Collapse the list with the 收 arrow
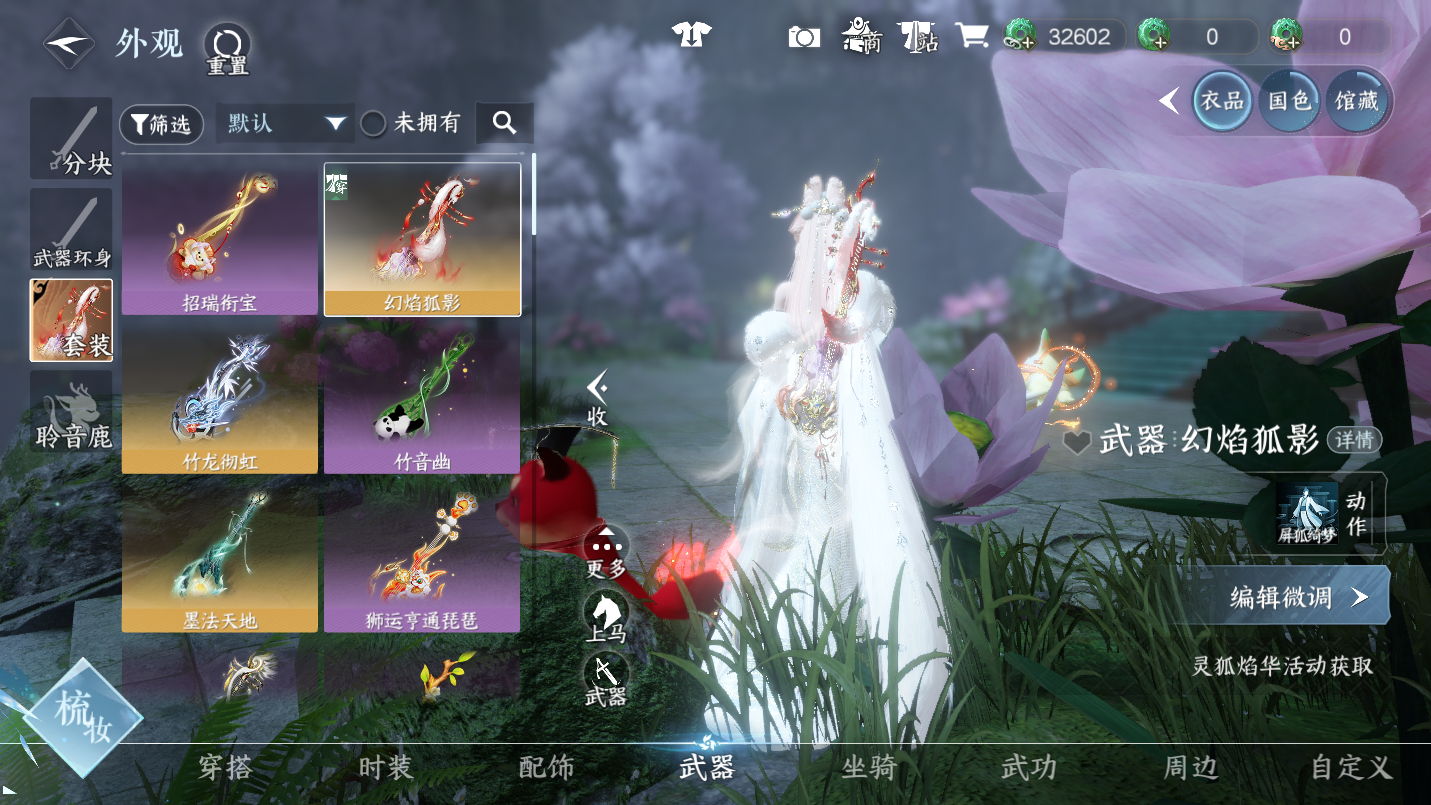 pyautogui.click(x=597, y=397)
